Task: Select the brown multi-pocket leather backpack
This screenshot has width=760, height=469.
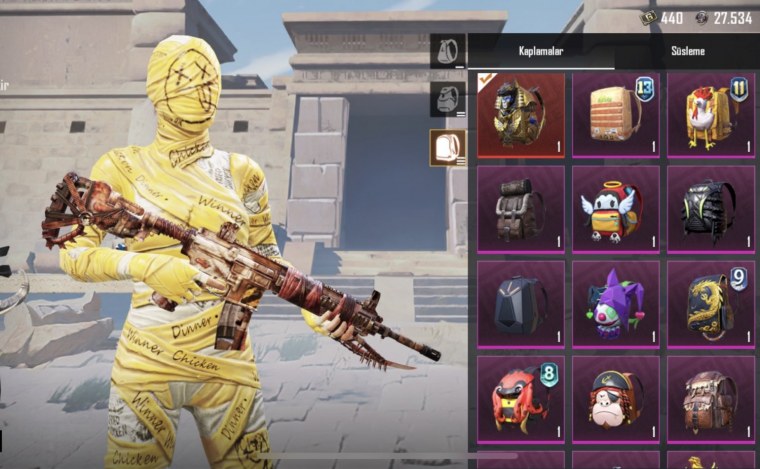Action: 709,397
